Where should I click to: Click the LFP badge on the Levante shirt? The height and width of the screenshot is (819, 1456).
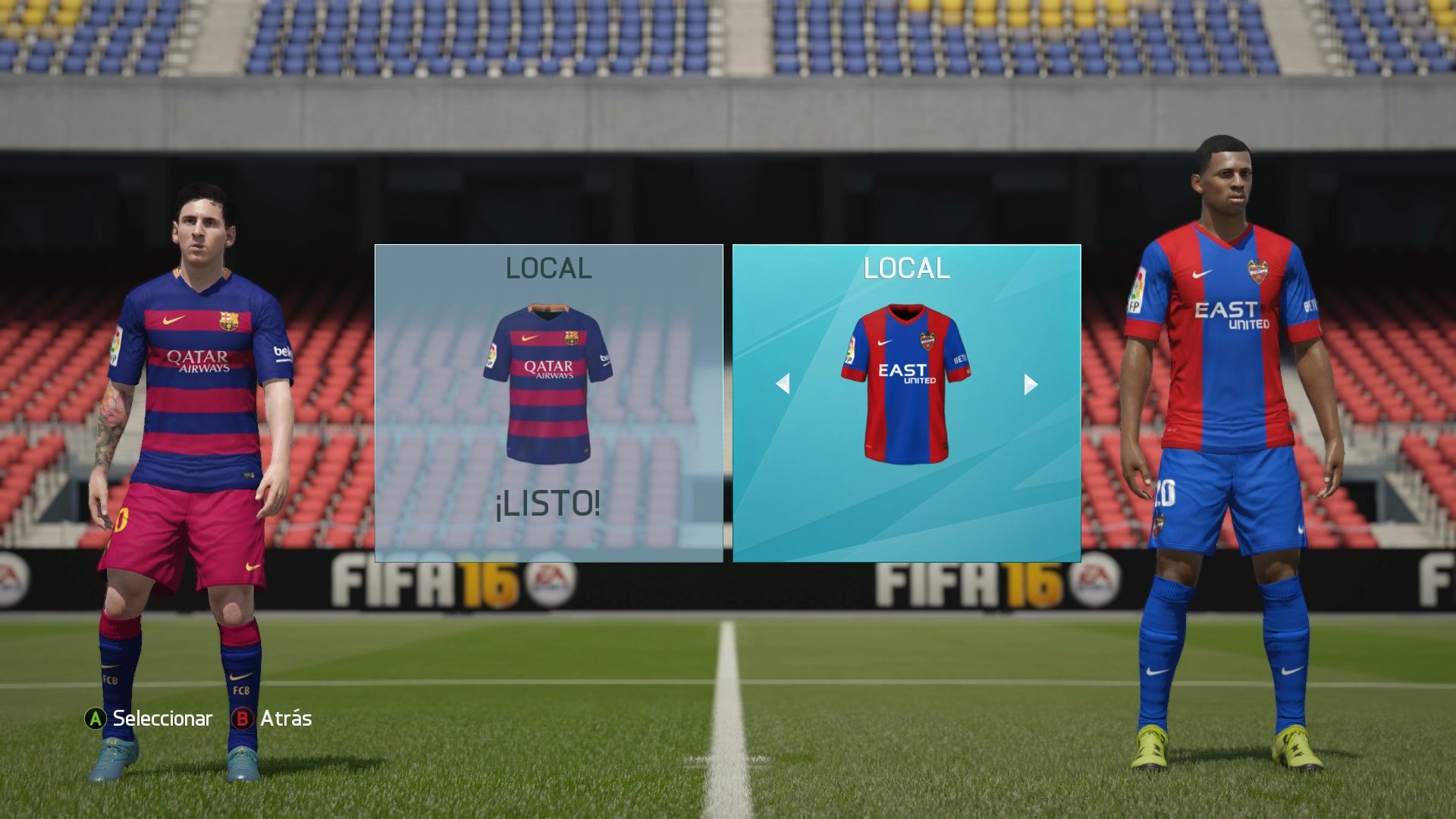851,348
